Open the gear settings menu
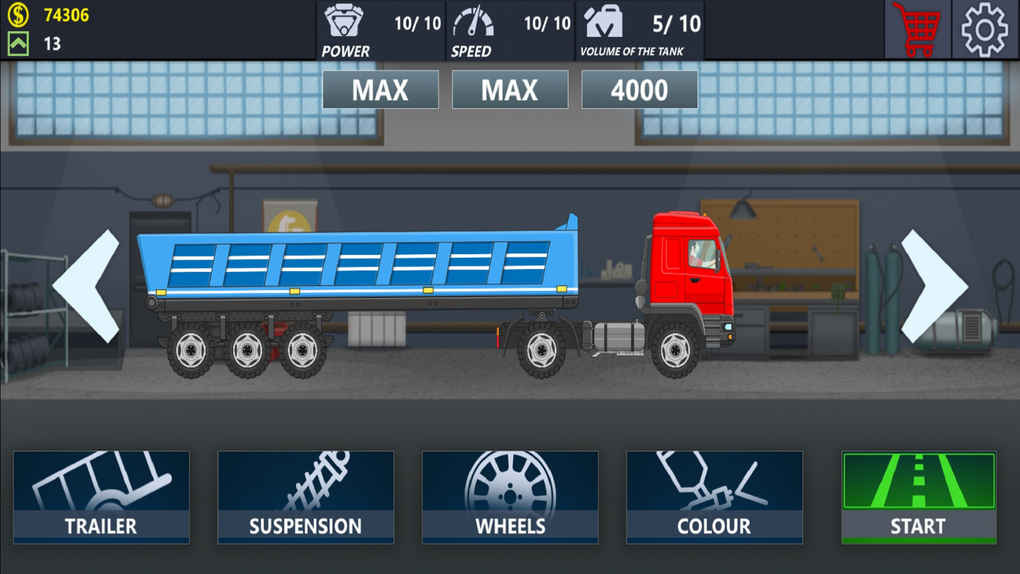This screenshot has height=574, width=1020. [x=985, y=29]
